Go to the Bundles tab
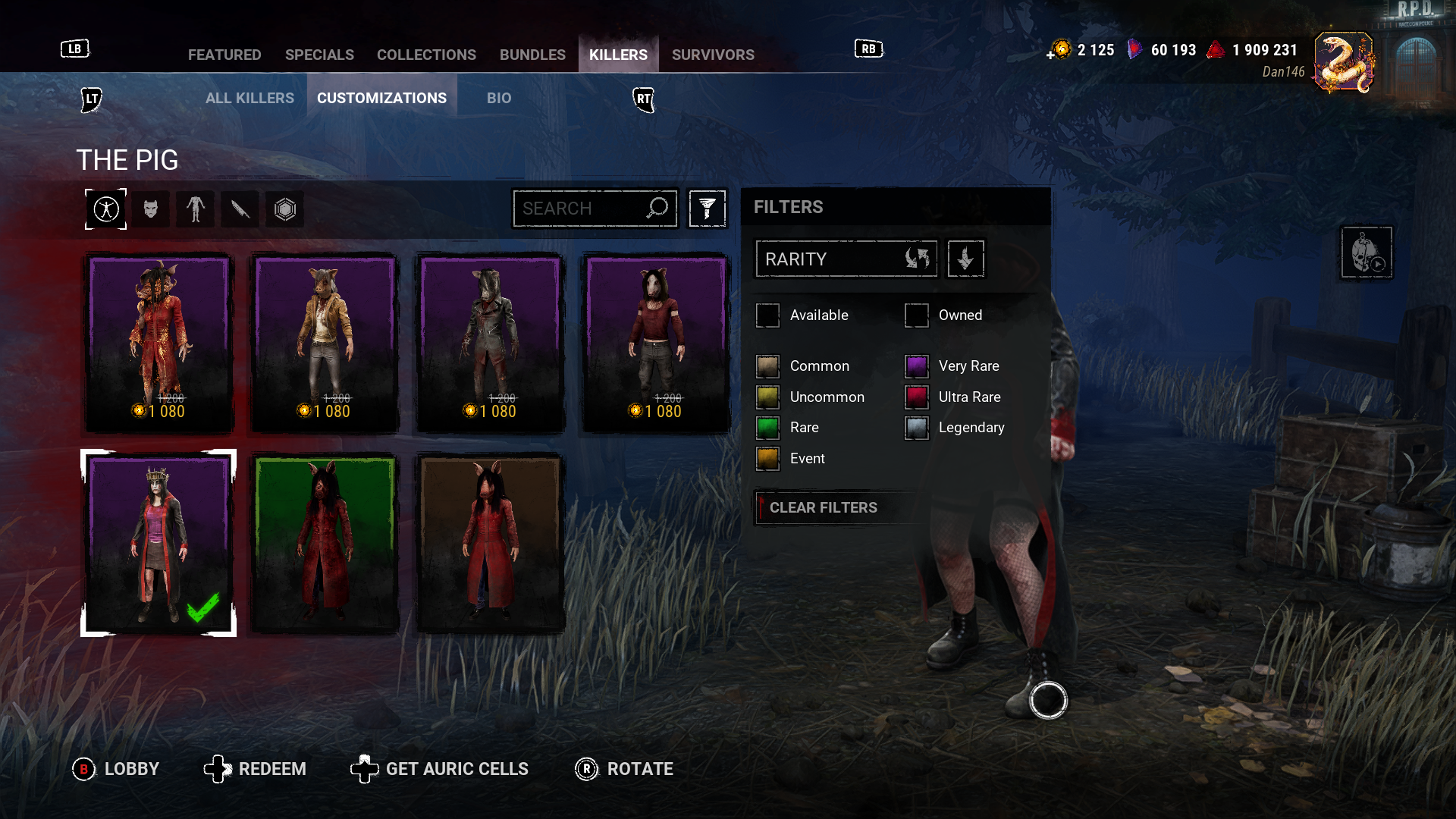Image resolution: width=1456 pixels, height=819 pixels. click(x=532, y=55)
